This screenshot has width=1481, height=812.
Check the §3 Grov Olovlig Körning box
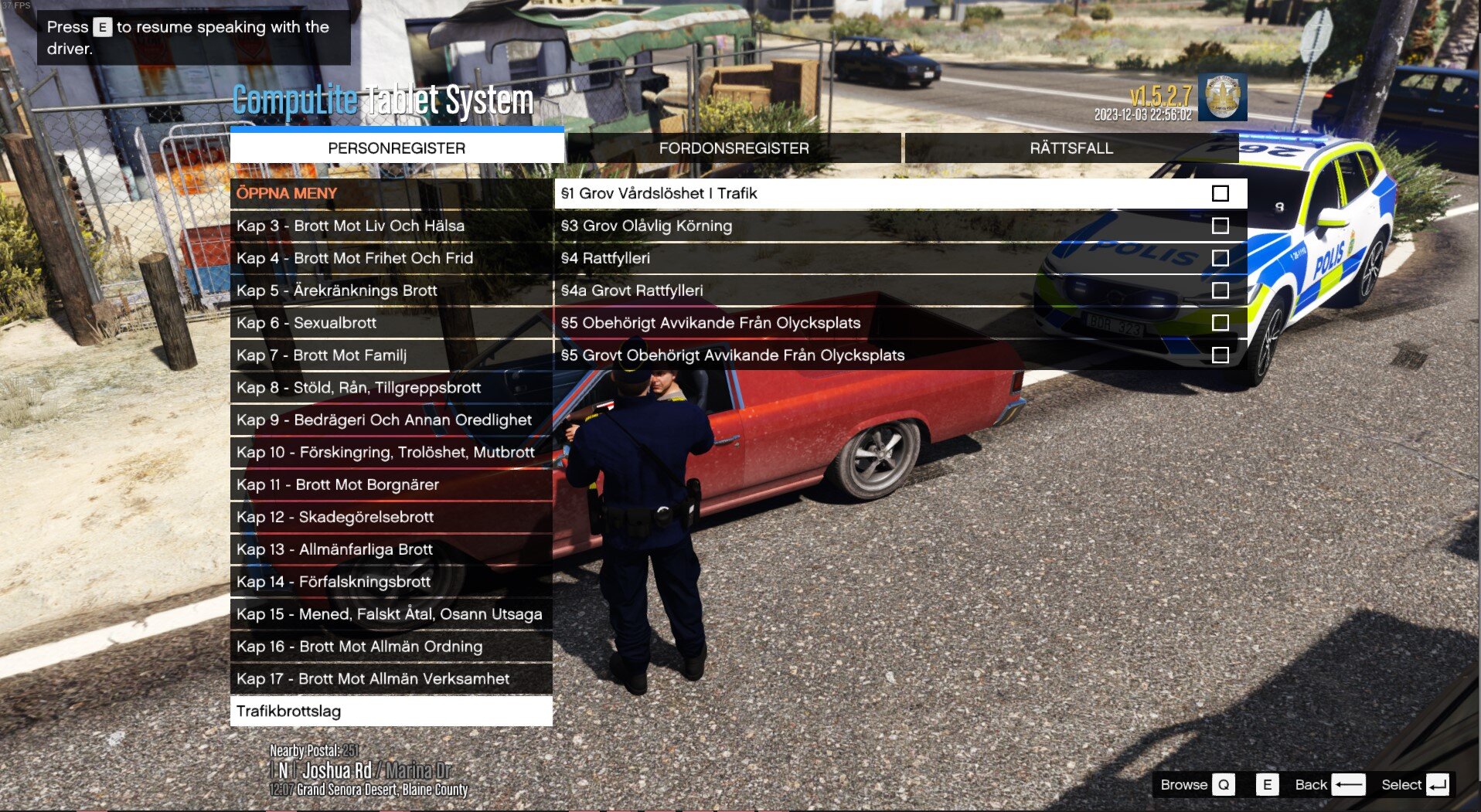[x=1220, y=226]
